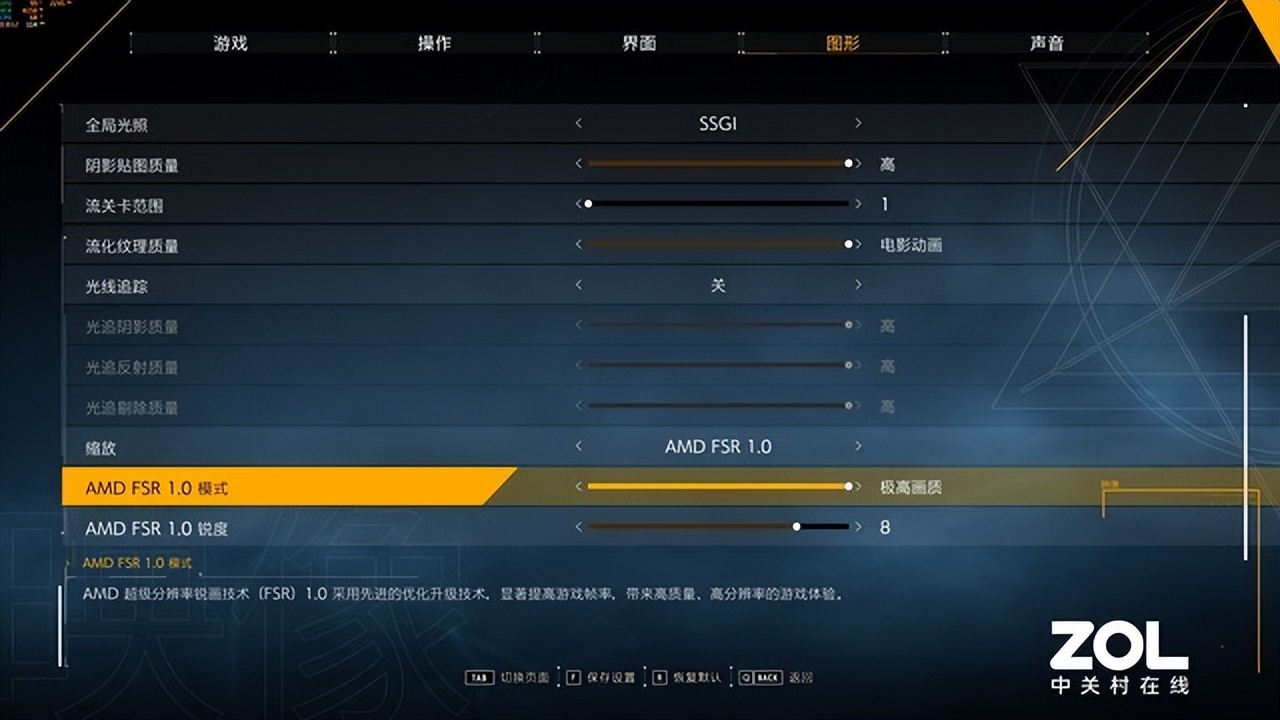Click the left arrow beside 光线追踪
1280x720 pixels.
click(578, 285)
